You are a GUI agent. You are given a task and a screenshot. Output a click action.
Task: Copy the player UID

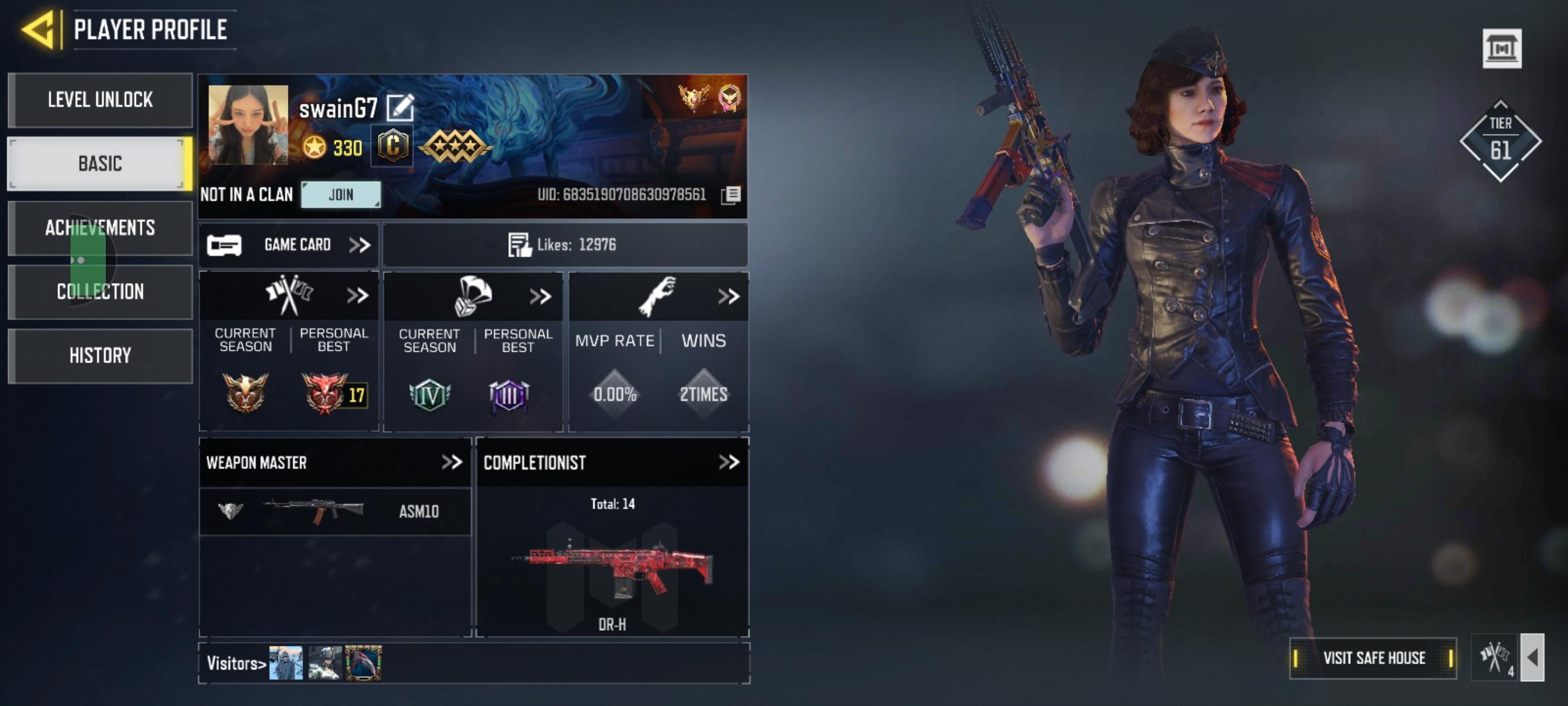pos(731,195)
